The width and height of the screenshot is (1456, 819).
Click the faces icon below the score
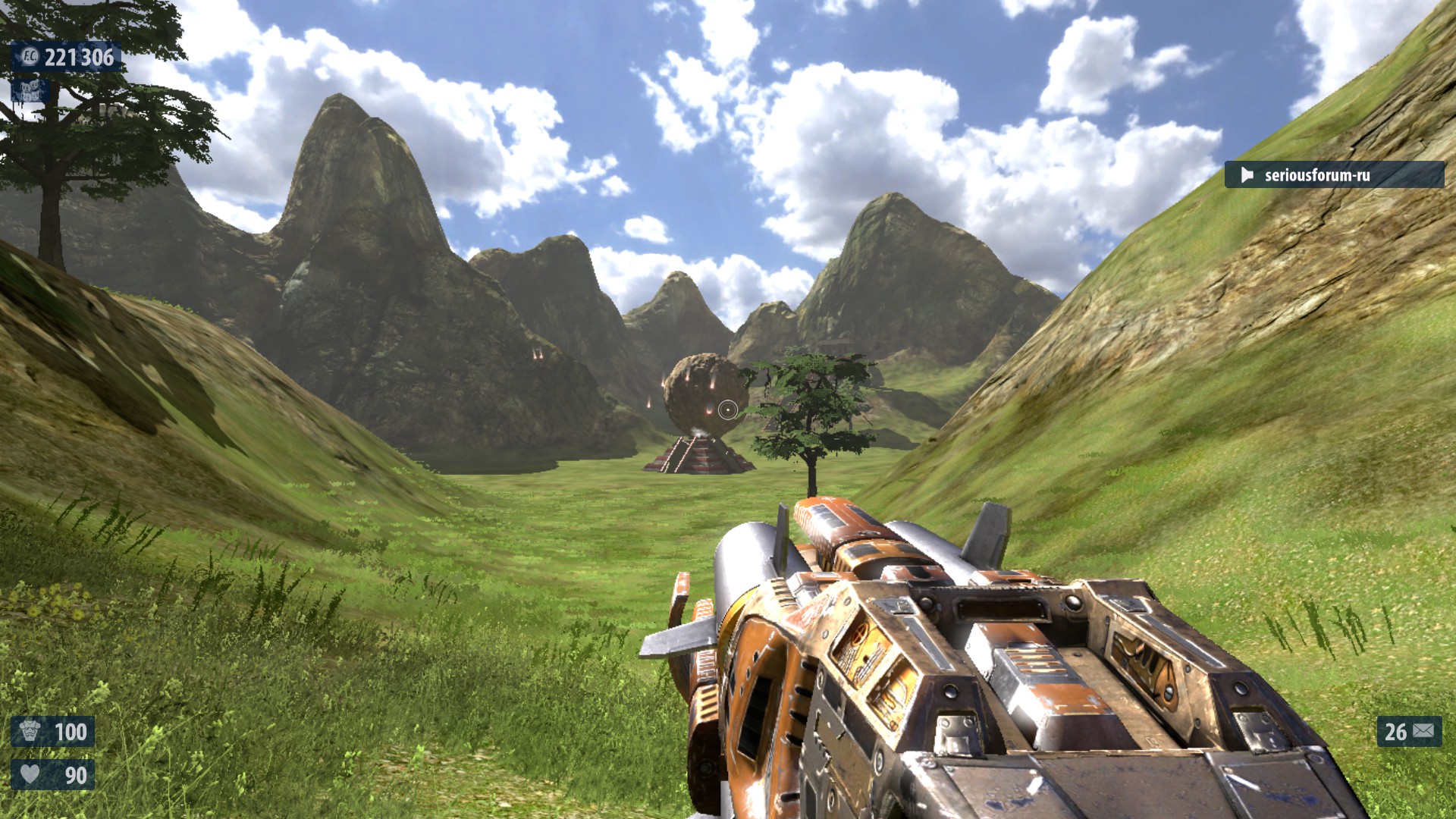pos(30,92)
